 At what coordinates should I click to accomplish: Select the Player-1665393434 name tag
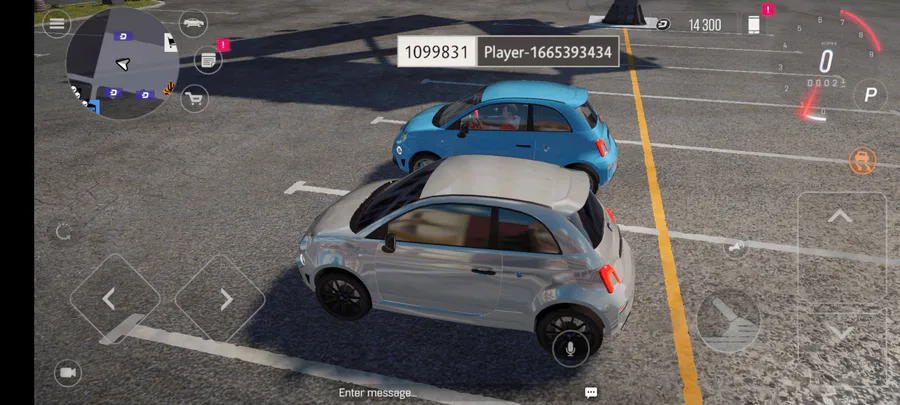[548, 52]
